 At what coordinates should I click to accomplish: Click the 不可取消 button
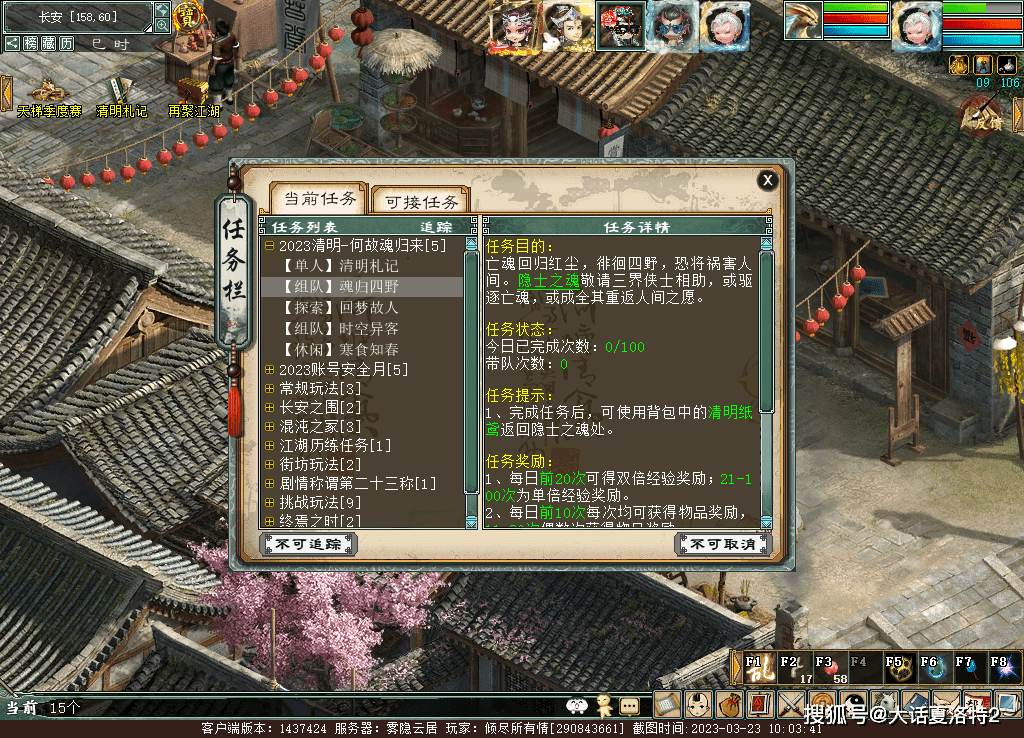(724, 544)
